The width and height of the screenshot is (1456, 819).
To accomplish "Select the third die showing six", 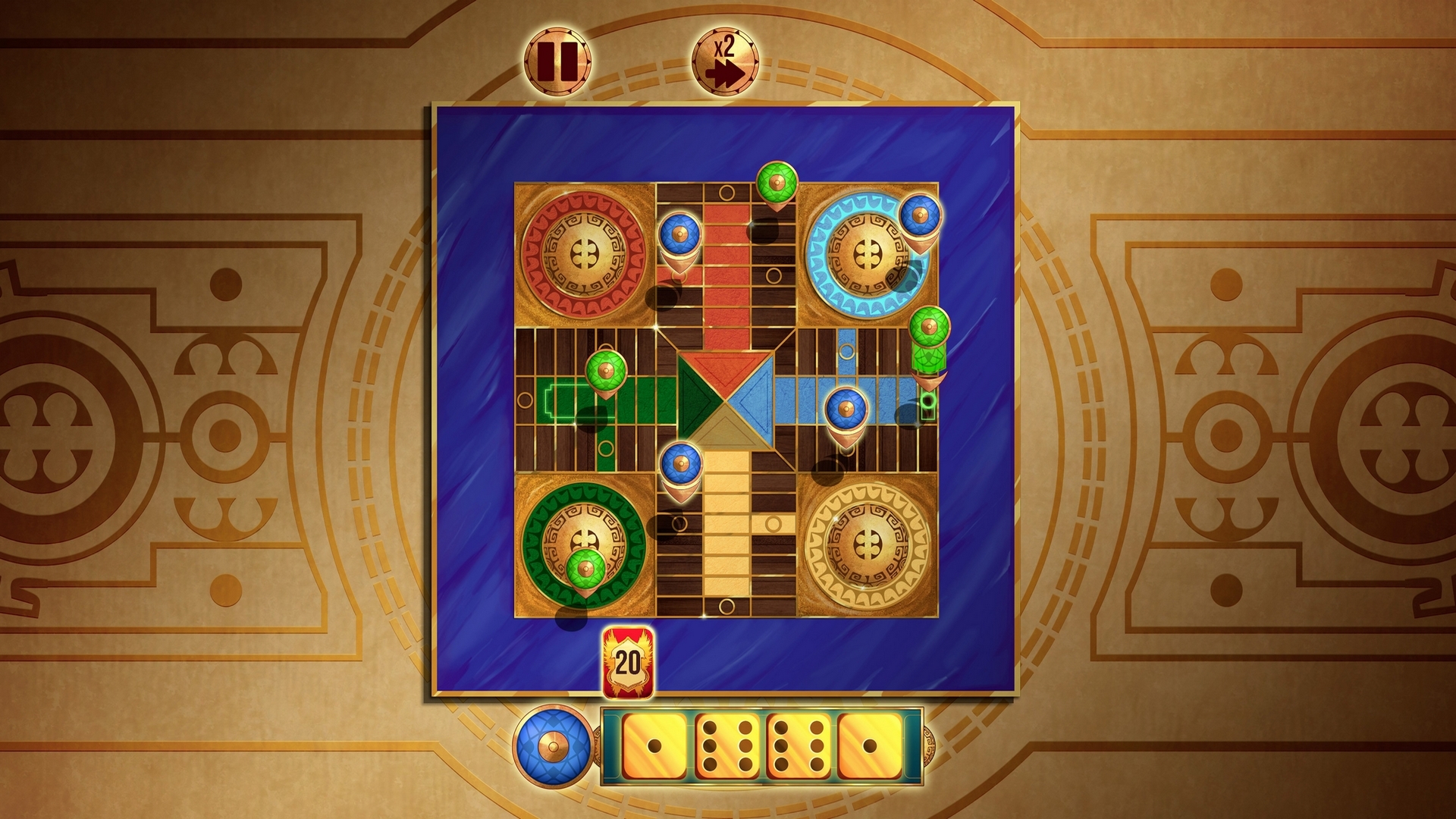I will tap(800, 747).
